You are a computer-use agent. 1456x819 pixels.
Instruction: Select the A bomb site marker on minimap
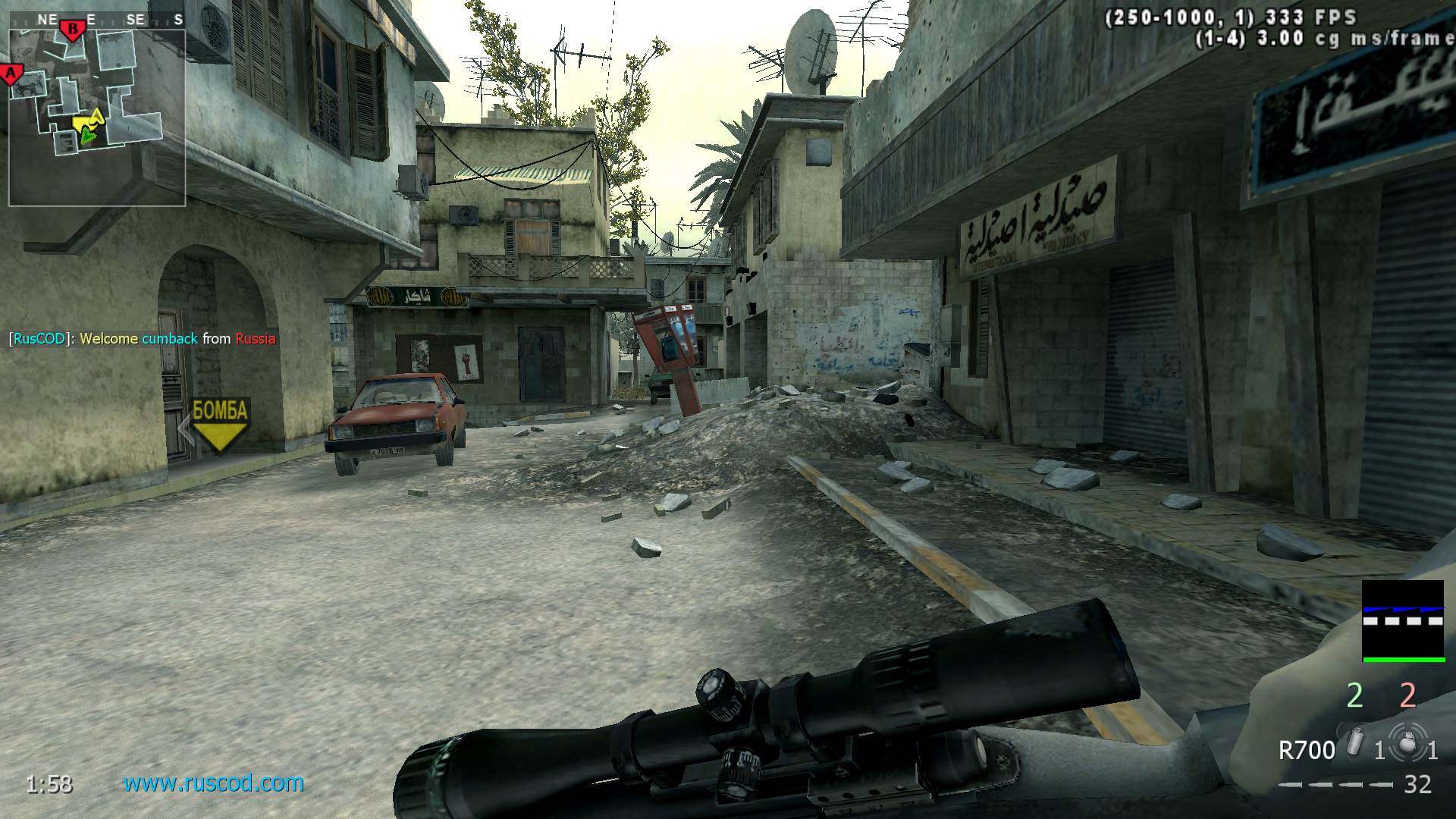tap(11, 74)
